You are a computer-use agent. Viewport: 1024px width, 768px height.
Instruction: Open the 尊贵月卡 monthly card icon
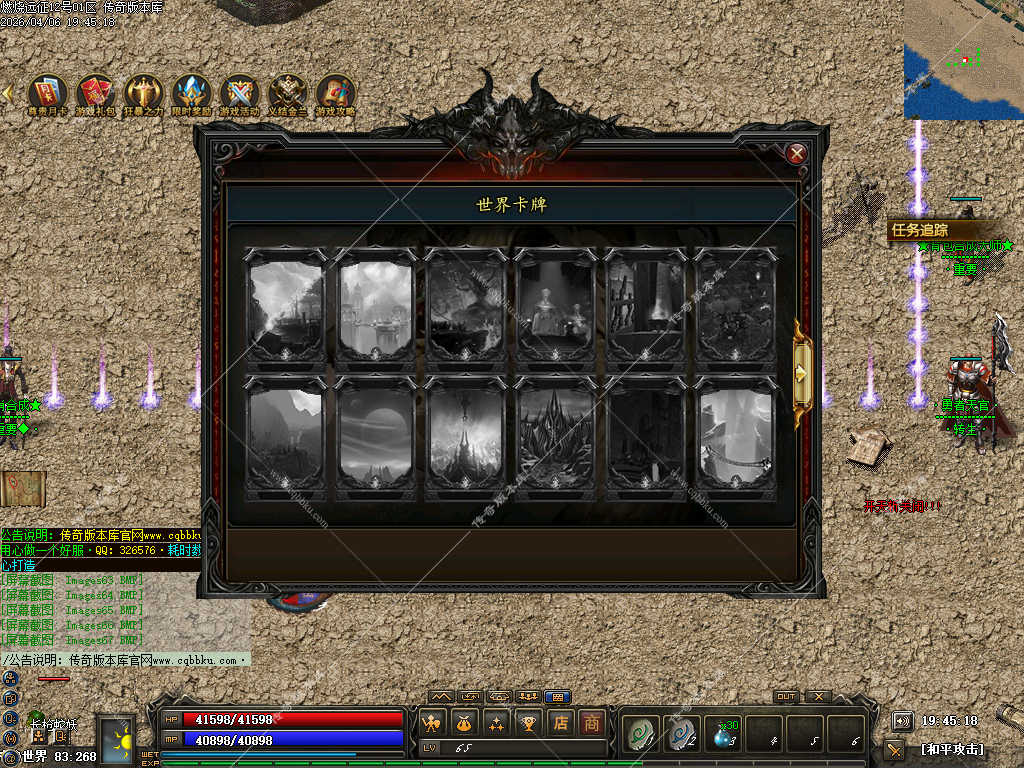47,92
